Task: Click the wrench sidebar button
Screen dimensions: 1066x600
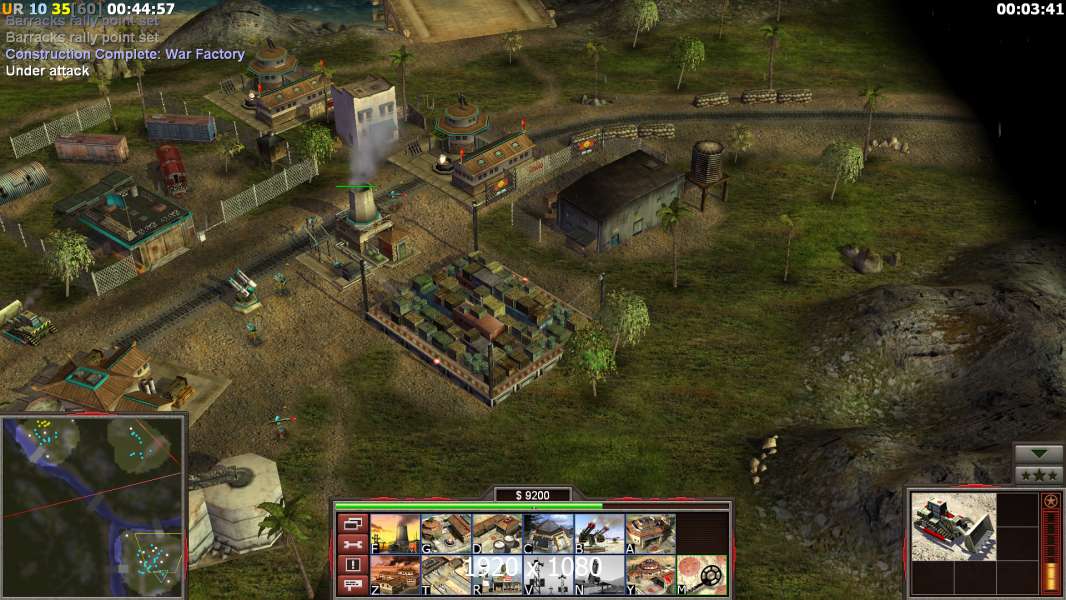Action: click(x=352, y=544)
